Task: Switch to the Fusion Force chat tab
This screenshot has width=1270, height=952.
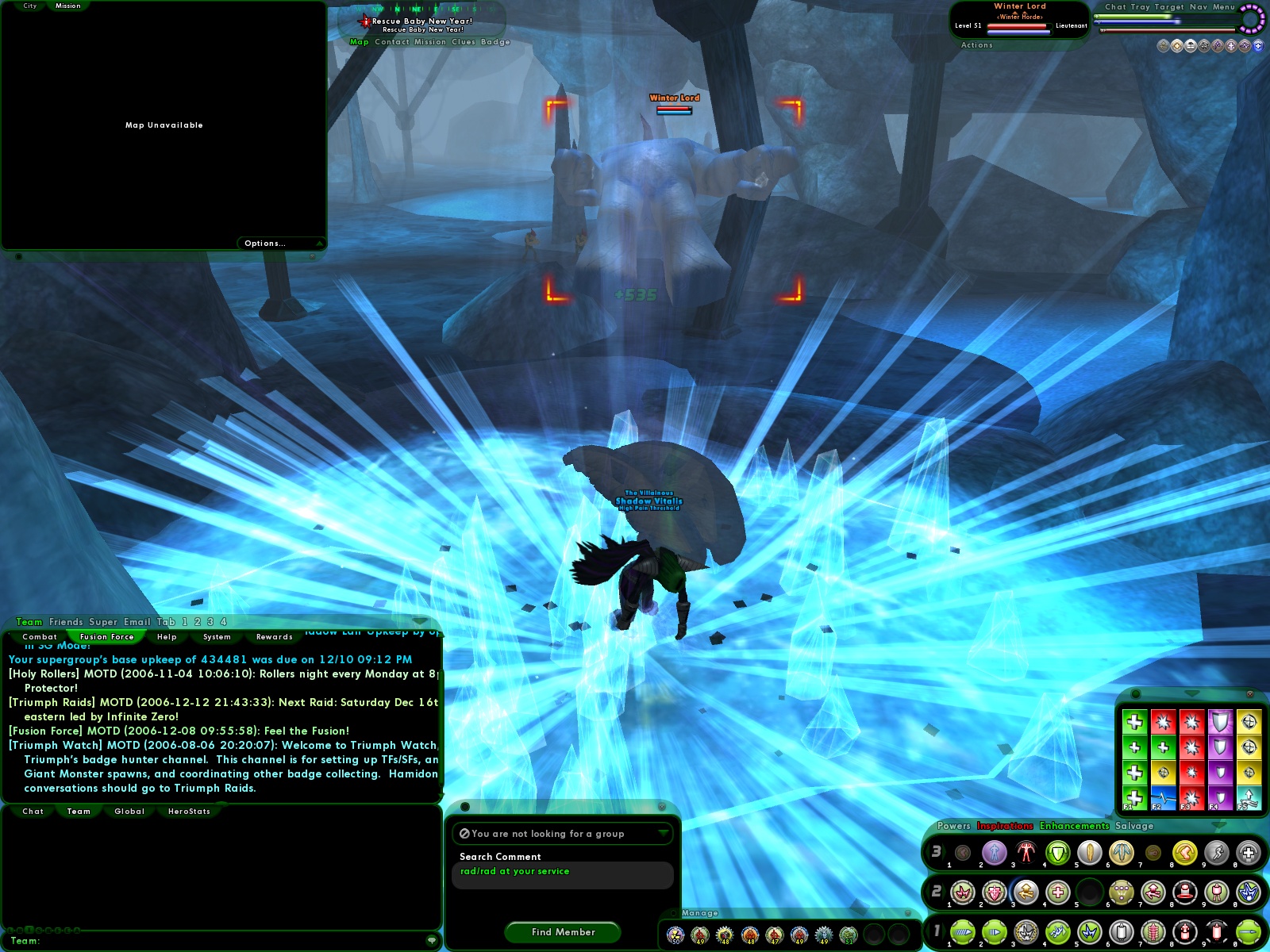Action: (106, 636)
